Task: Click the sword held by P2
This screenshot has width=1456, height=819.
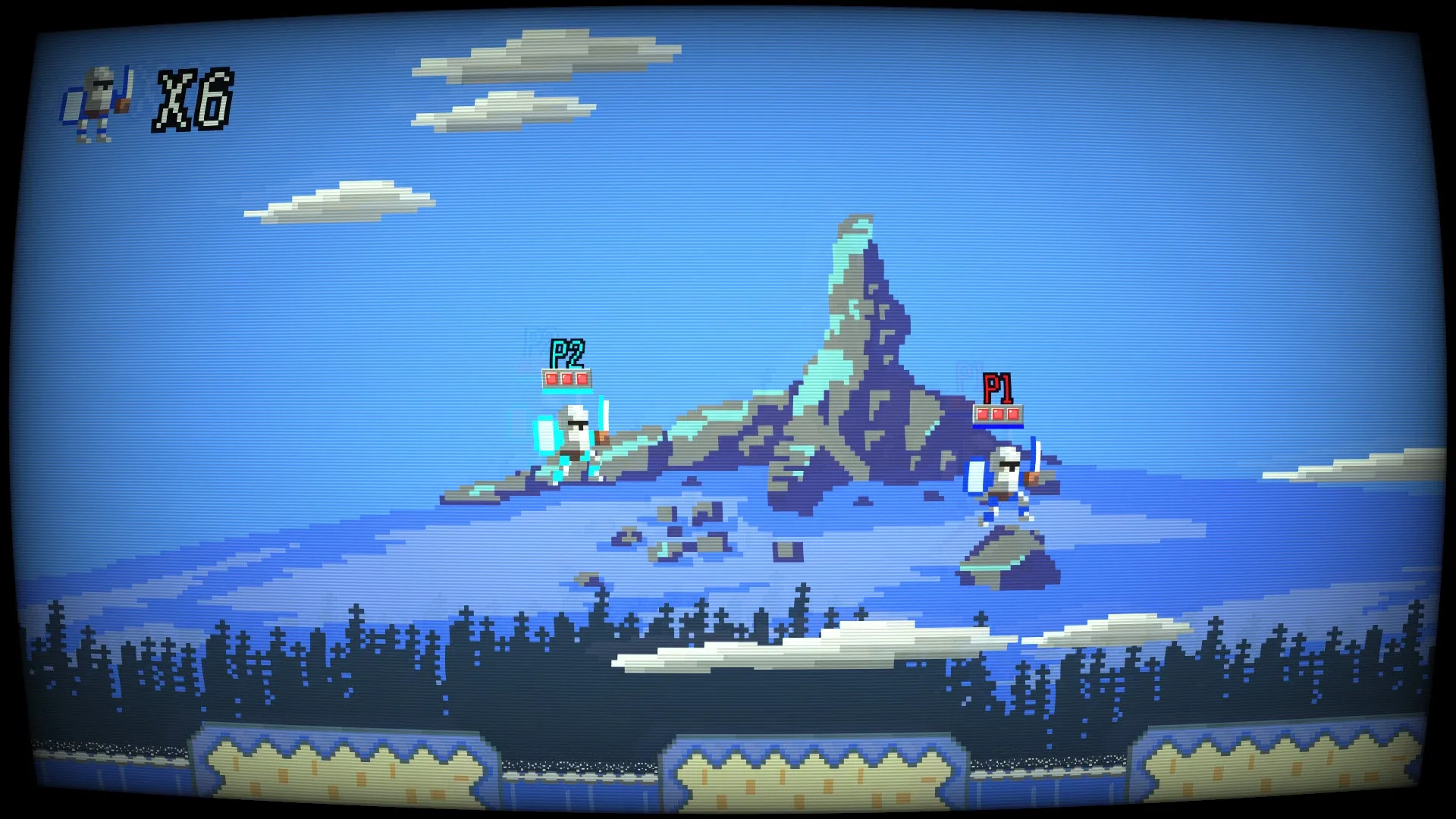Action: click(x=604, y=413)
